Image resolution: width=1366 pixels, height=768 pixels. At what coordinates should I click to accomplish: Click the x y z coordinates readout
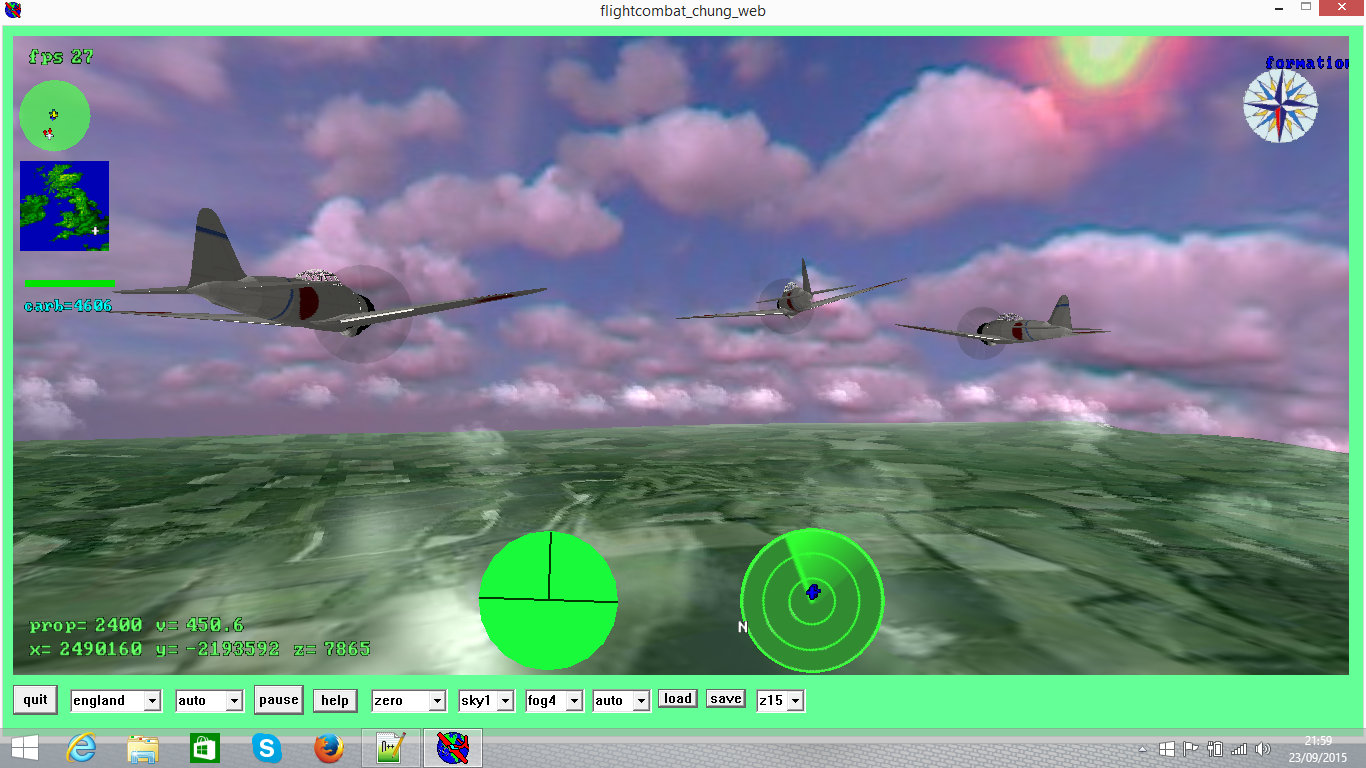pos(196,648)
